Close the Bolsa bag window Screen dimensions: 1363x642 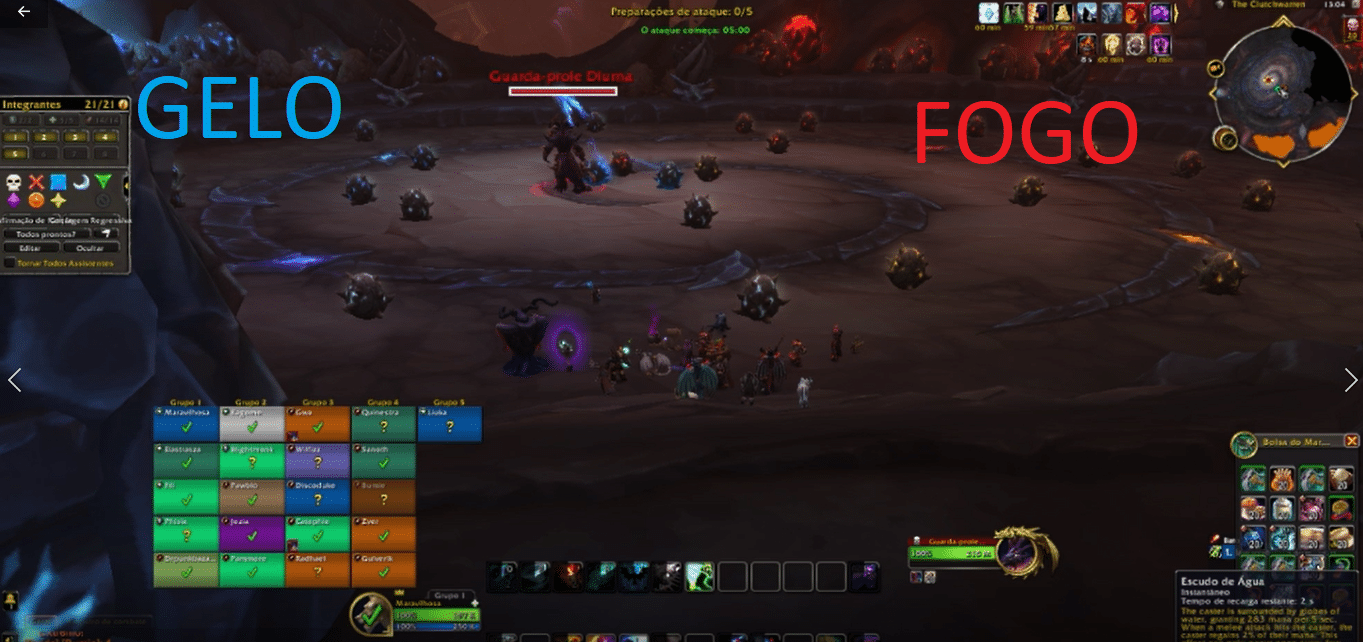(x=1352, y=440)
